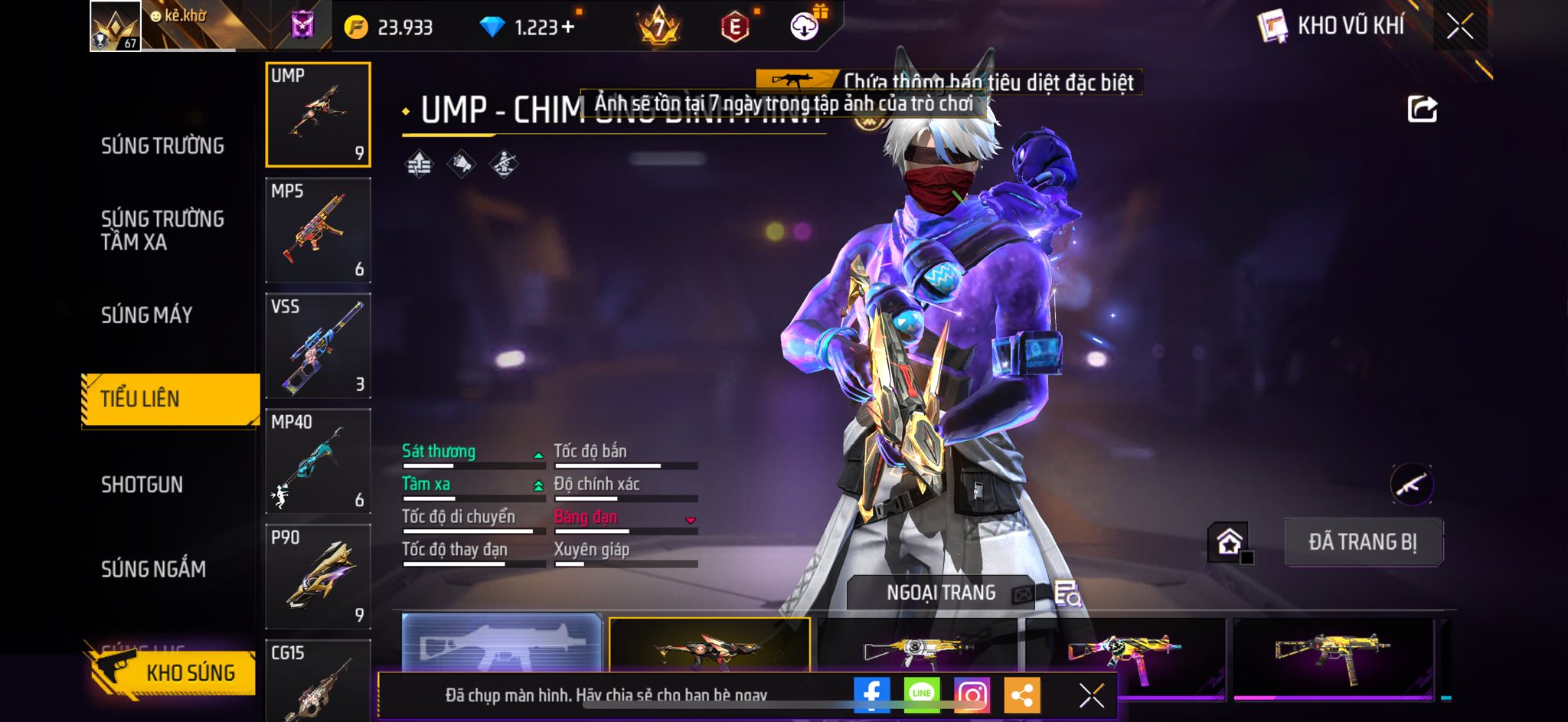The image size is (1568, 722).
Task: Pick the MP40 weapon tile
Action: point(318,462)
